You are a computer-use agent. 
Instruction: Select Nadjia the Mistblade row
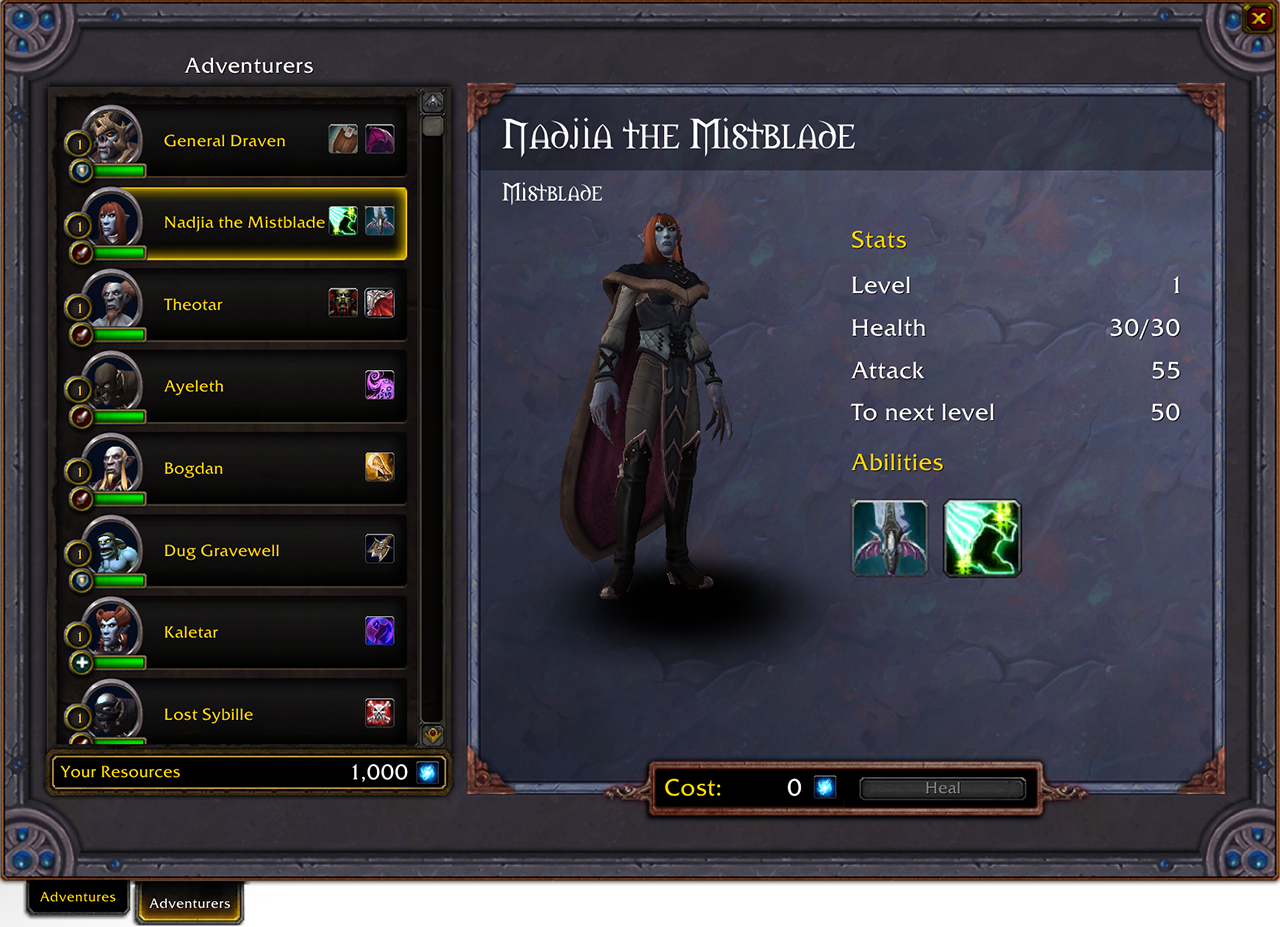click(244, 223)
